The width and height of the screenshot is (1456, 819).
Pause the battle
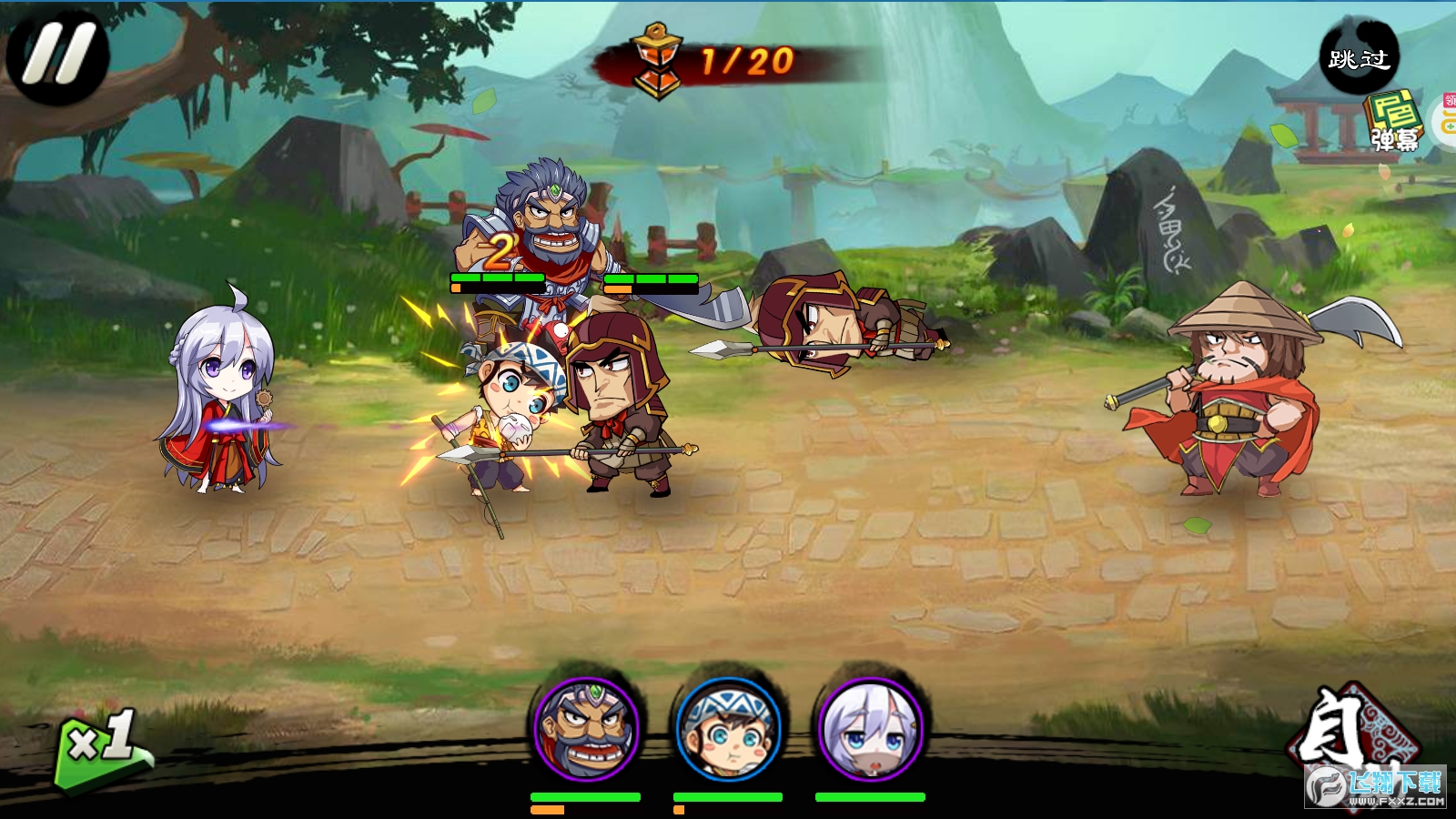[57, 55]
